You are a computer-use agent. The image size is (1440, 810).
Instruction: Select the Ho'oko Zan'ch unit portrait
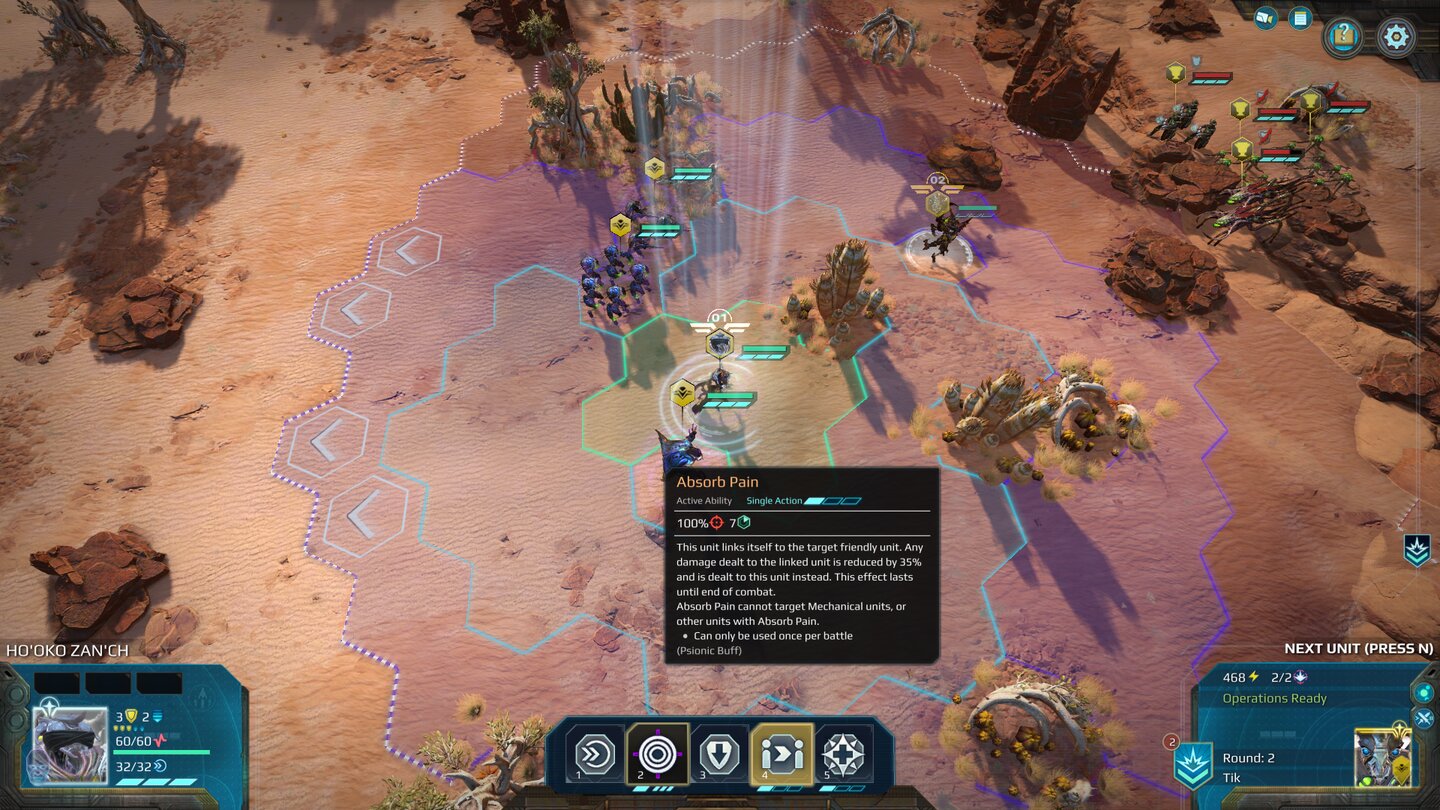tap(70, 745)
